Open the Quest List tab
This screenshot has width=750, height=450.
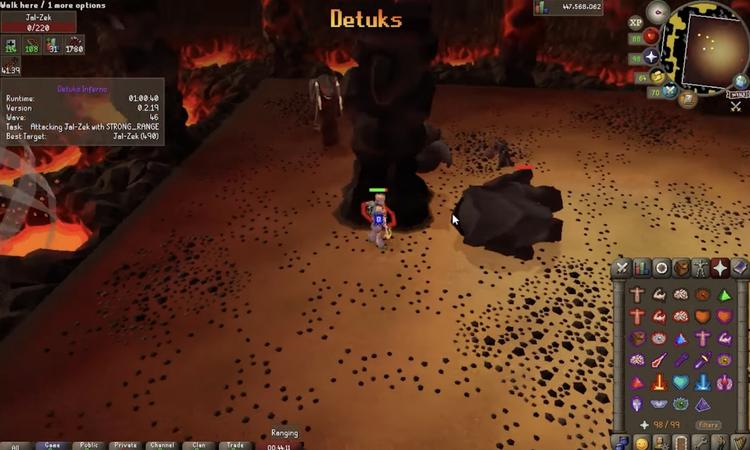coord(661,268)
